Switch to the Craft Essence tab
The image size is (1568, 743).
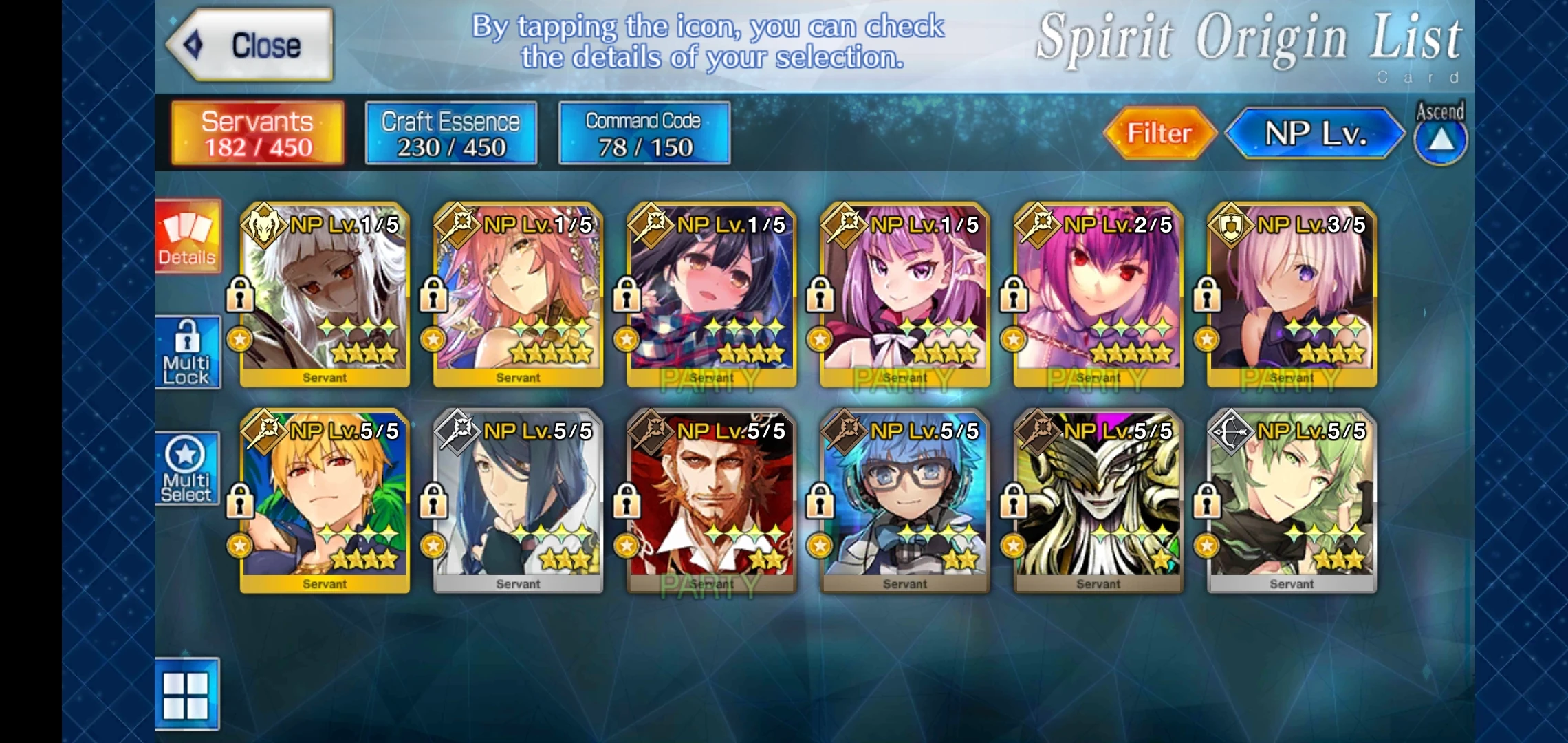pyautogui.click(x=450, y=132)
